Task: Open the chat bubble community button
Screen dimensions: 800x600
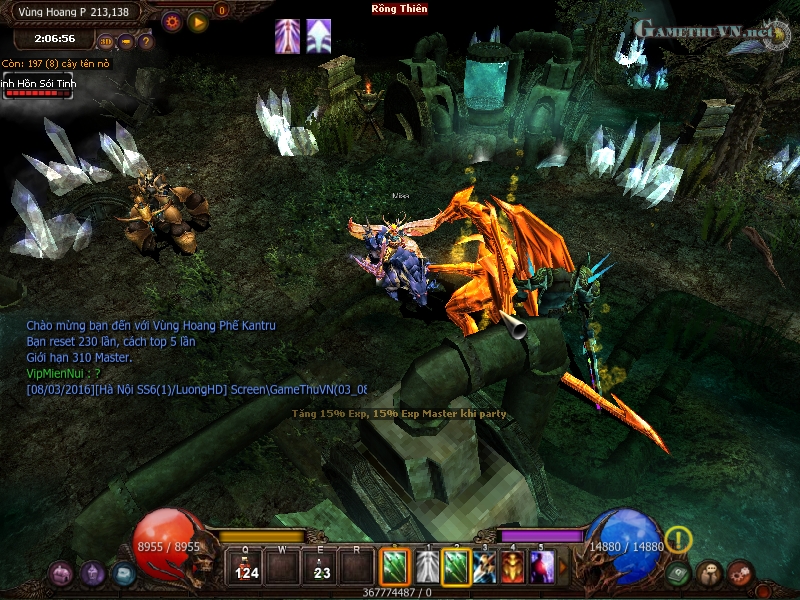Action: [709, 573]
